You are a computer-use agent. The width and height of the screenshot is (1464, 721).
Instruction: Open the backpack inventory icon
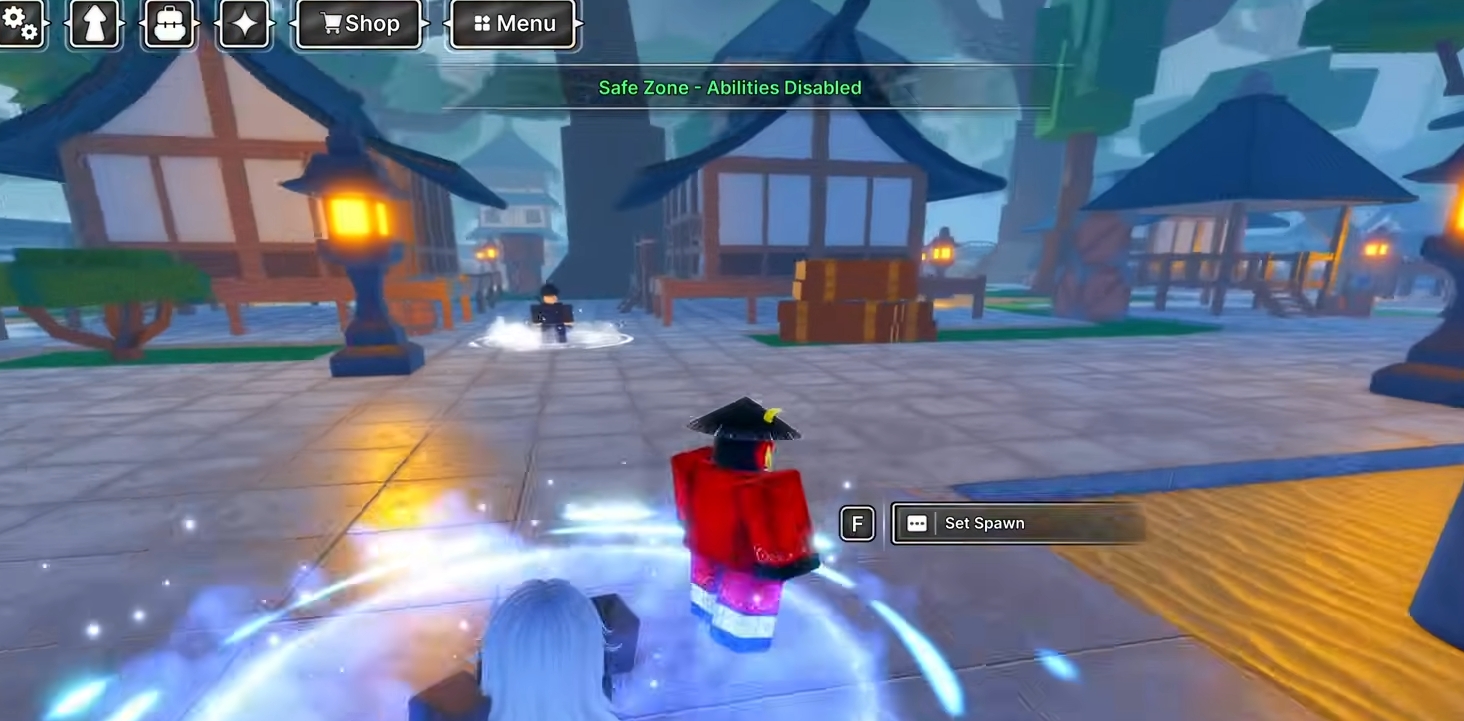tap(169, 22)
